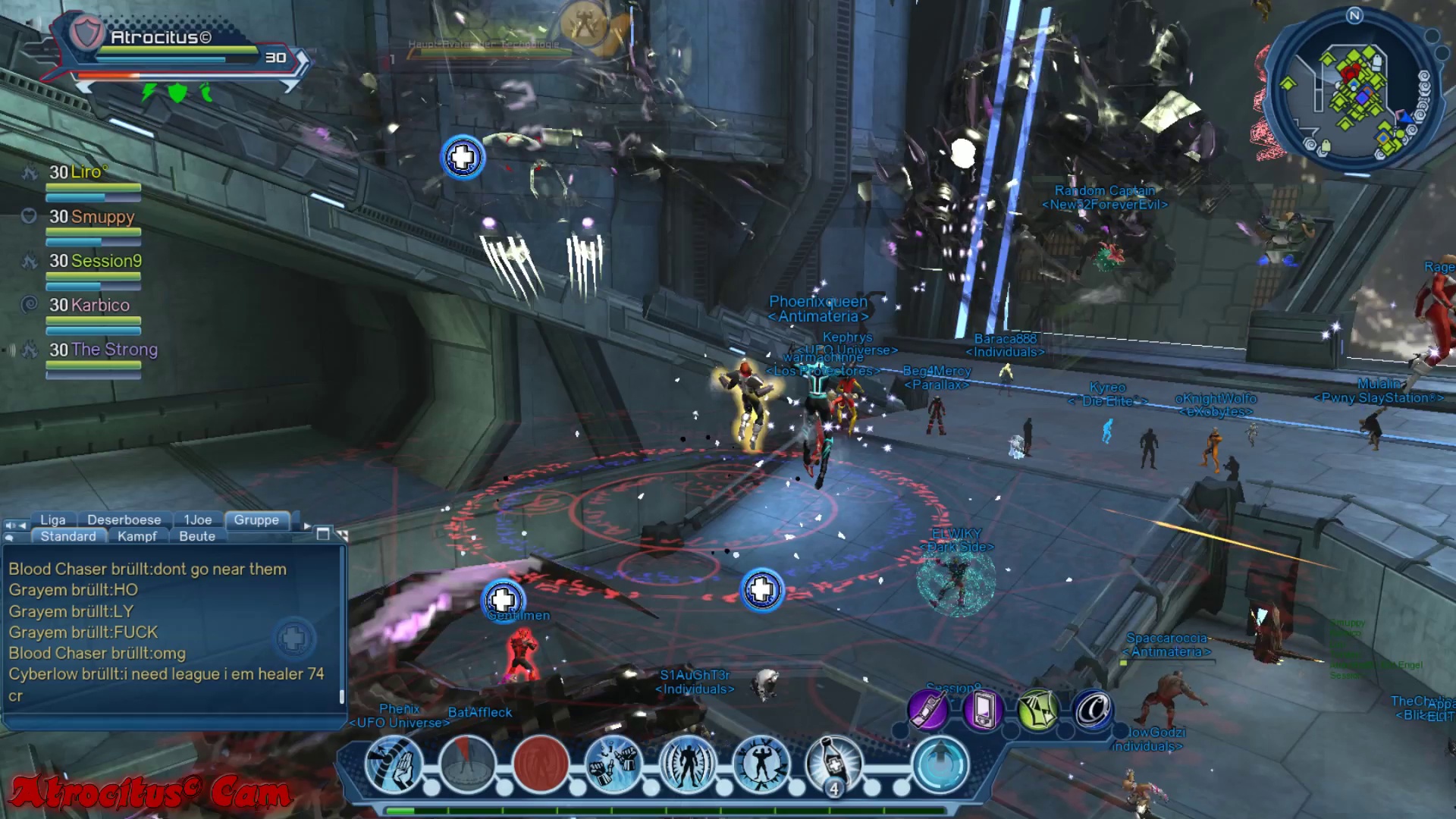Click the purple flip phone icon

coord(927,711)
